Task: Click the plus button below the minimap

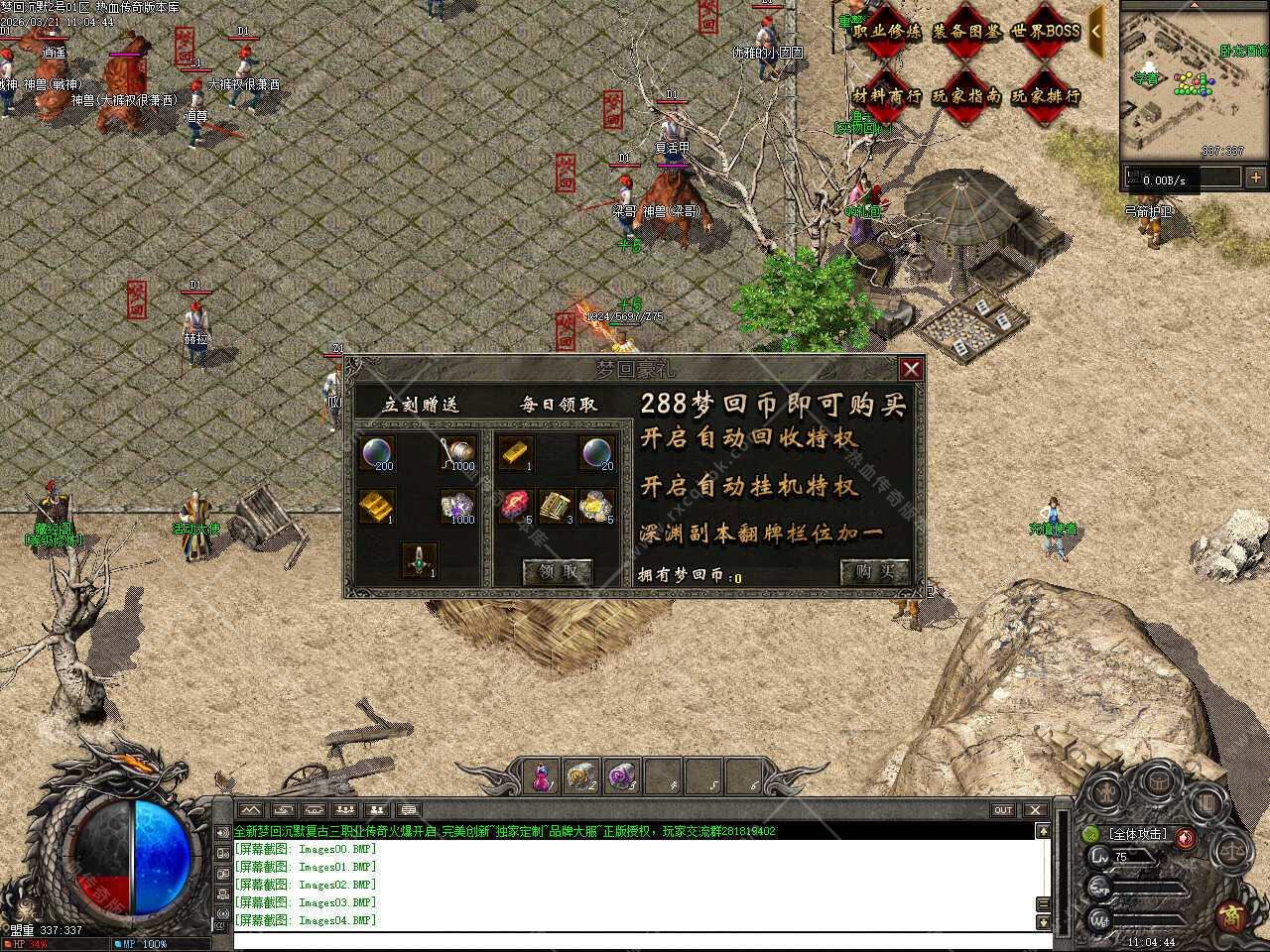Action: [1256, 178]
